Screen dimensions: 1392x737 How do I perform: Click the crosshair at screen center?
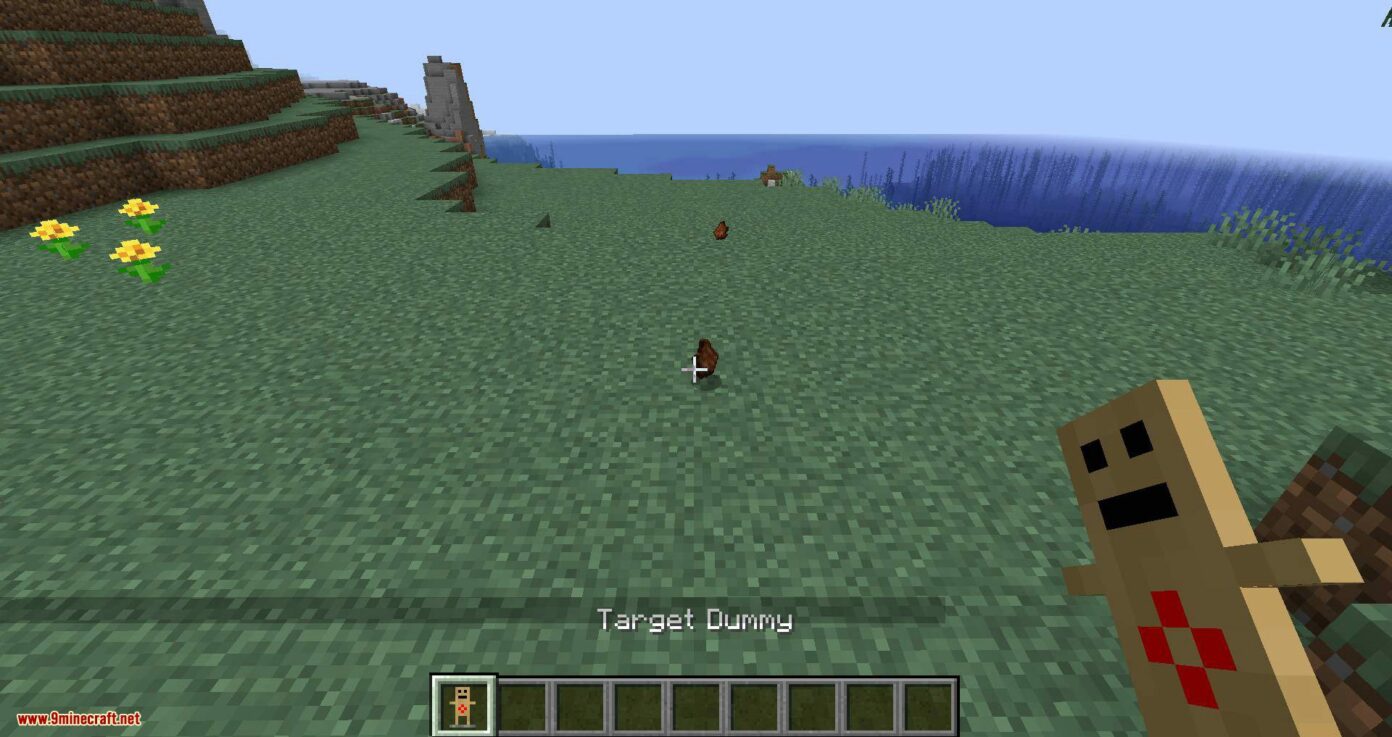(x=696, y=371)
